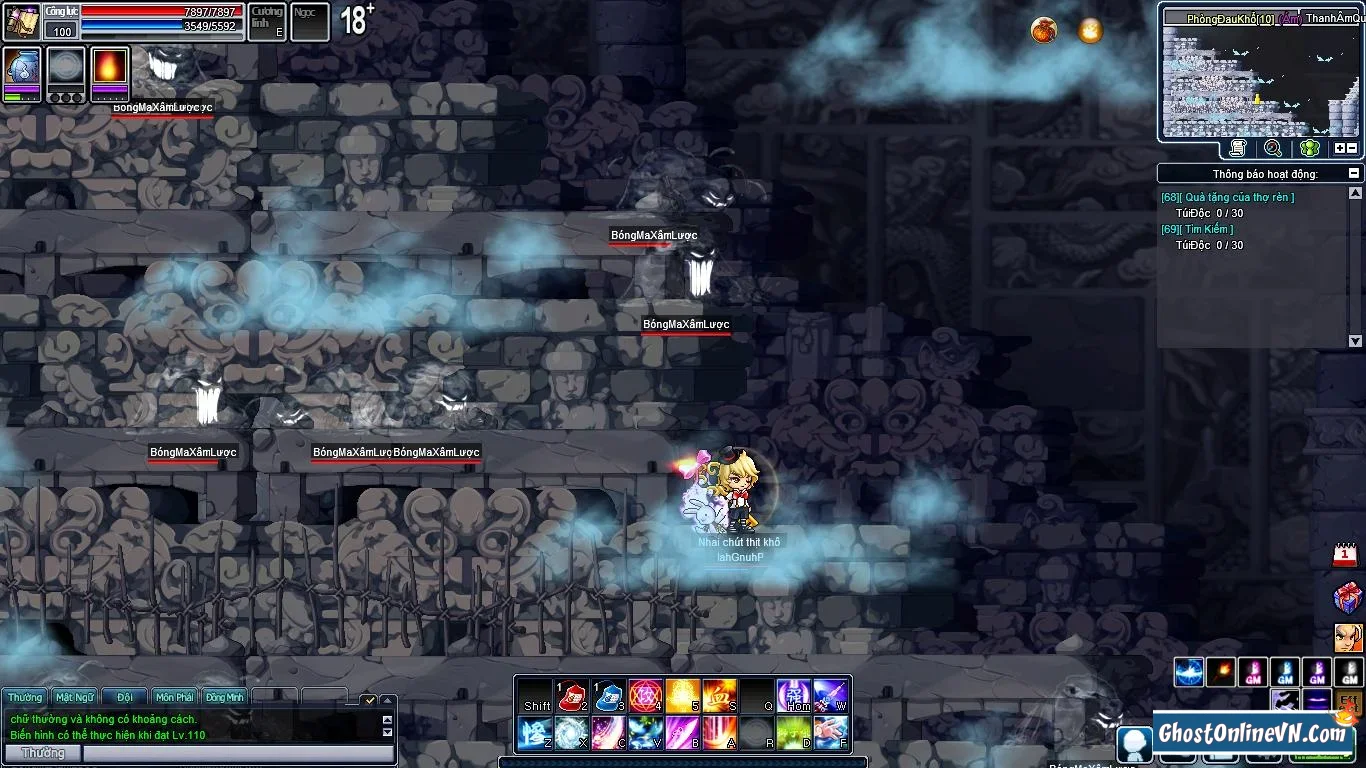Switch to the Môn Phái chat tab

click(175, 697)
